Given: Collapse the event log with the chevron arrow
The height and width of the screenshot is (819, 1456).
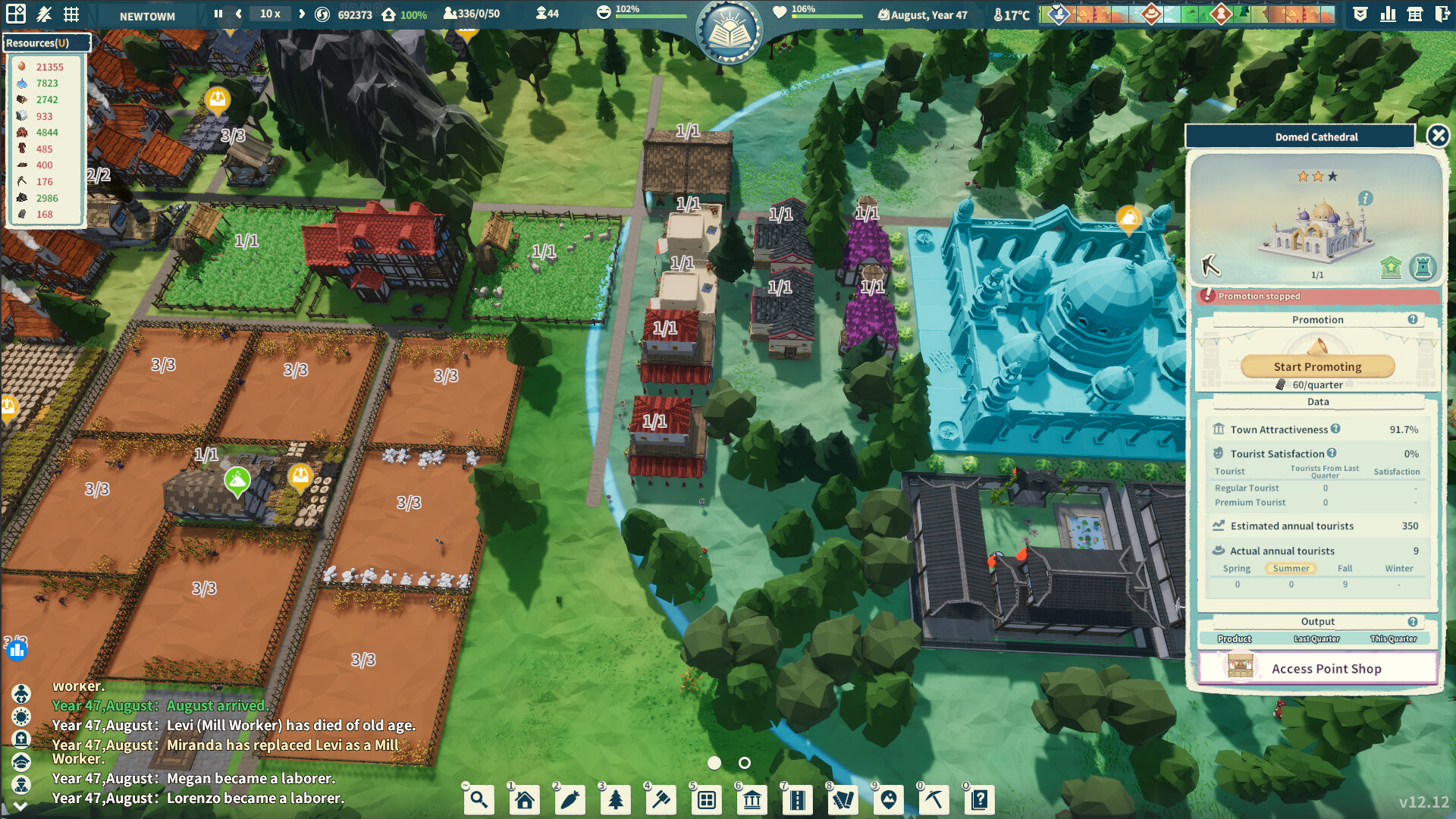Looking at the screenshot, I should pyautogui.click(x=20, y=802).
